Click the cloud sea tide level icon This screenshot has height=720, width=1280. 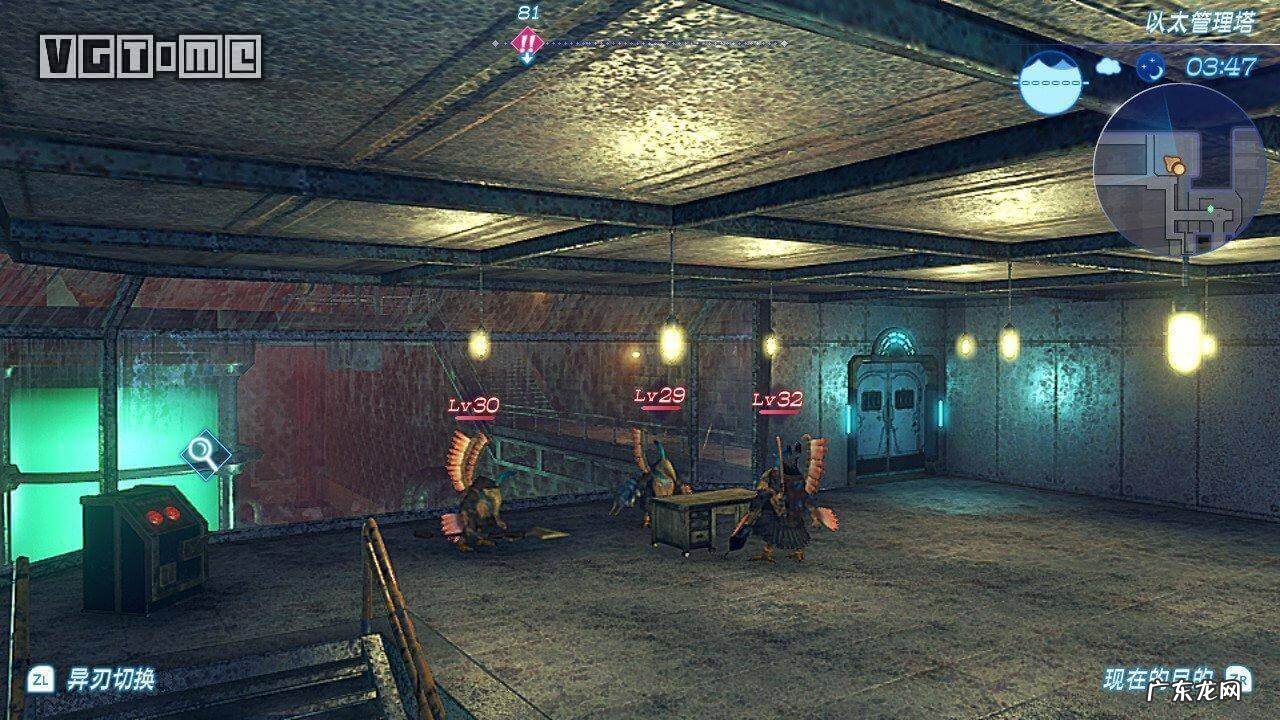pos(1052,80)
